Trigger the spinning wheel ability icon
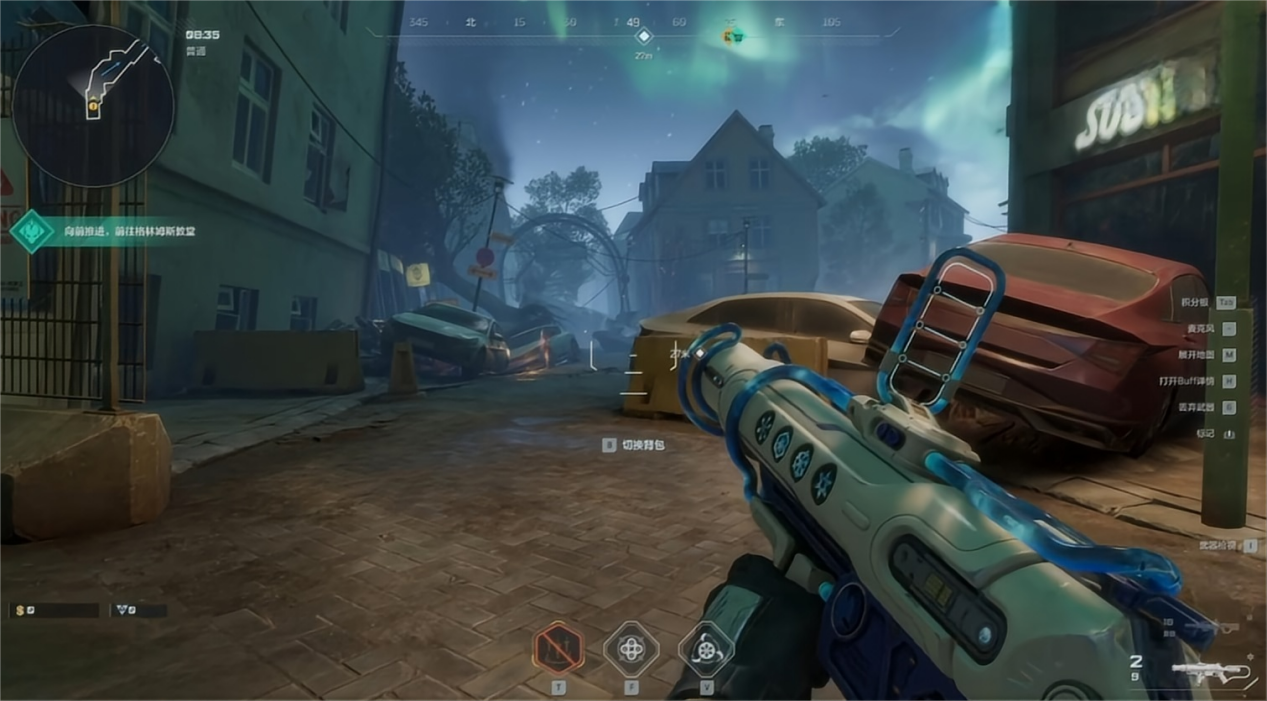Image resolution: width=1267 pixels, height=701 pixels. tap(706, 648)
